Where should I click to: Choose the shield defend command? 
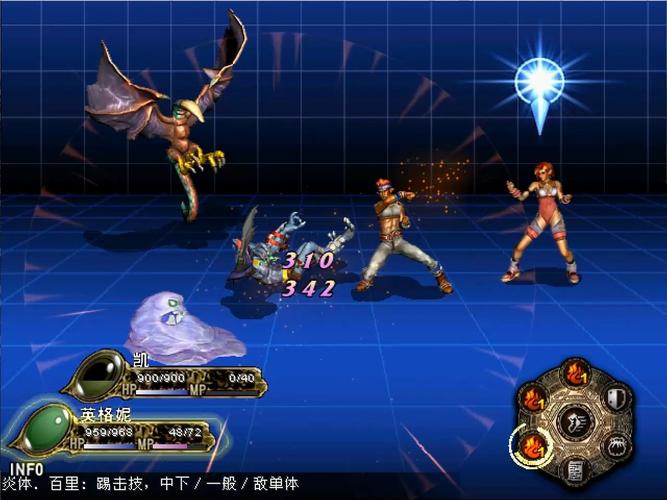click(617, 398)
